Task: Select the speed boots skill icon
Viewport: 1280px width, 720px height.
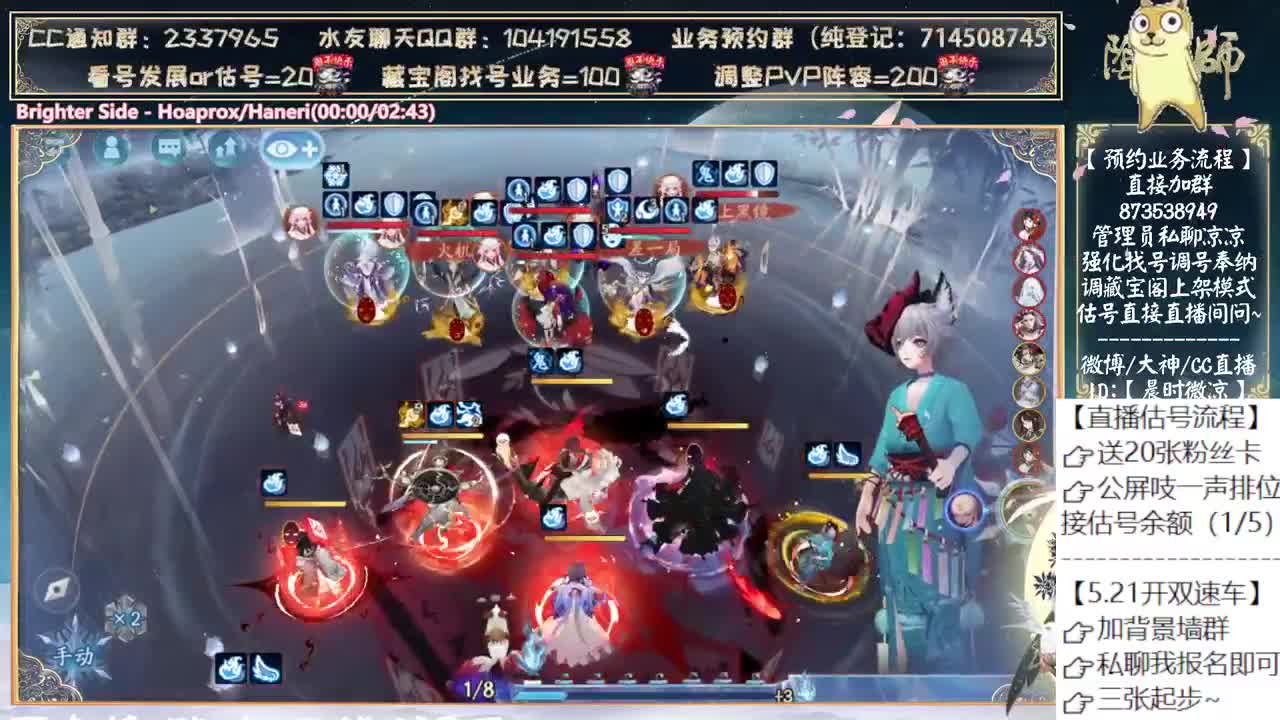Action: tap(267, 669)
